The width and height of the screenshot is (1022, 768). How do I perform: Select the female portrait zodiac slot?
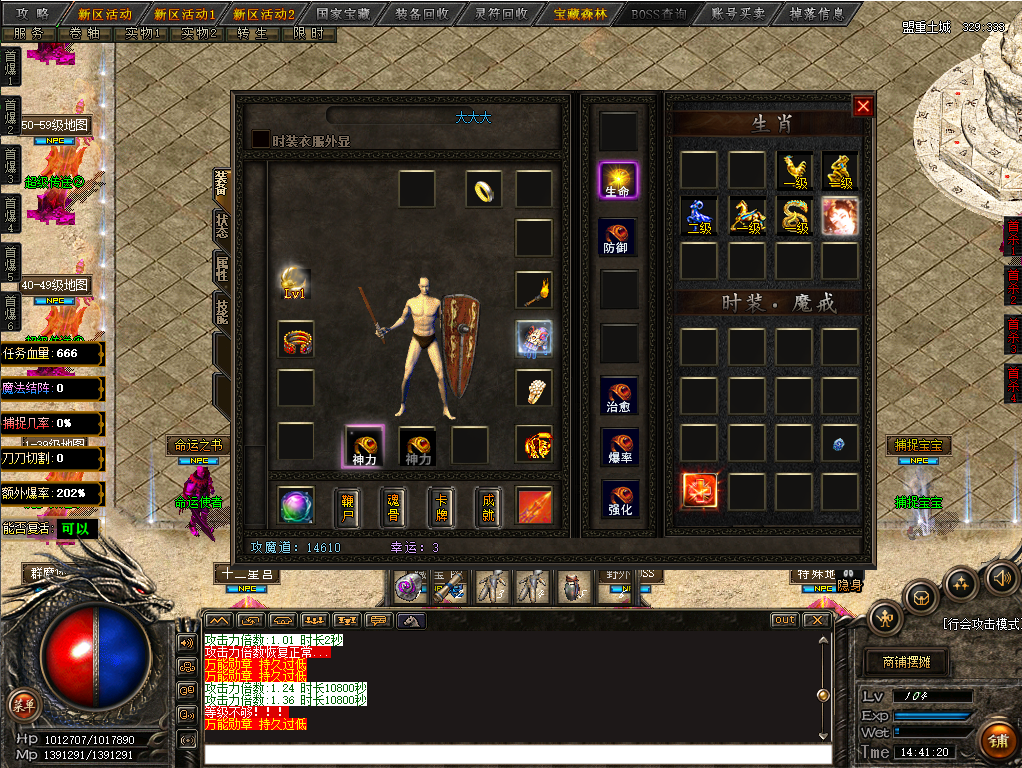pyautogui.click(x=840, y=214)
